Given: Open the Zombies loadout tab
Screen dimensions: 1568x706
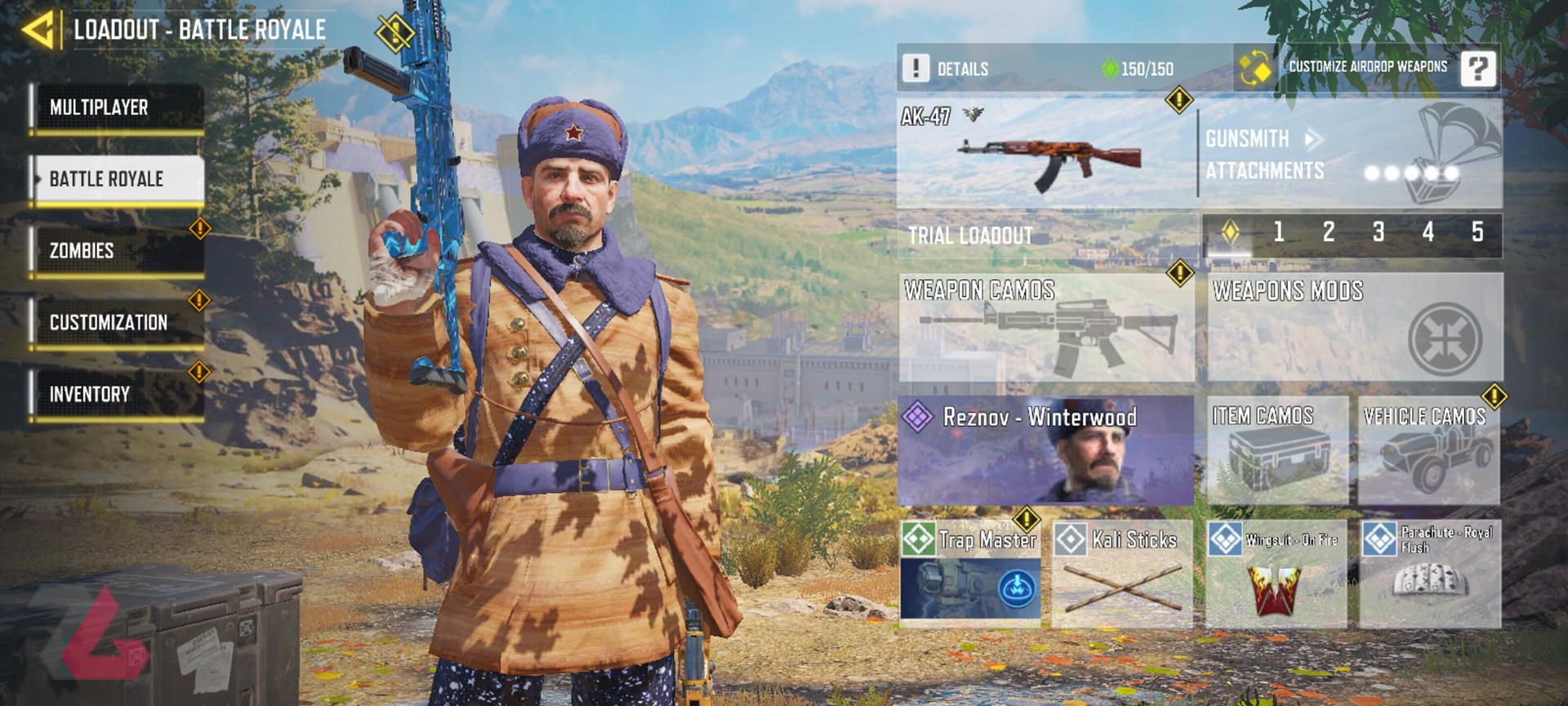Looking at the screenshot, I should [x=116, y=251].
